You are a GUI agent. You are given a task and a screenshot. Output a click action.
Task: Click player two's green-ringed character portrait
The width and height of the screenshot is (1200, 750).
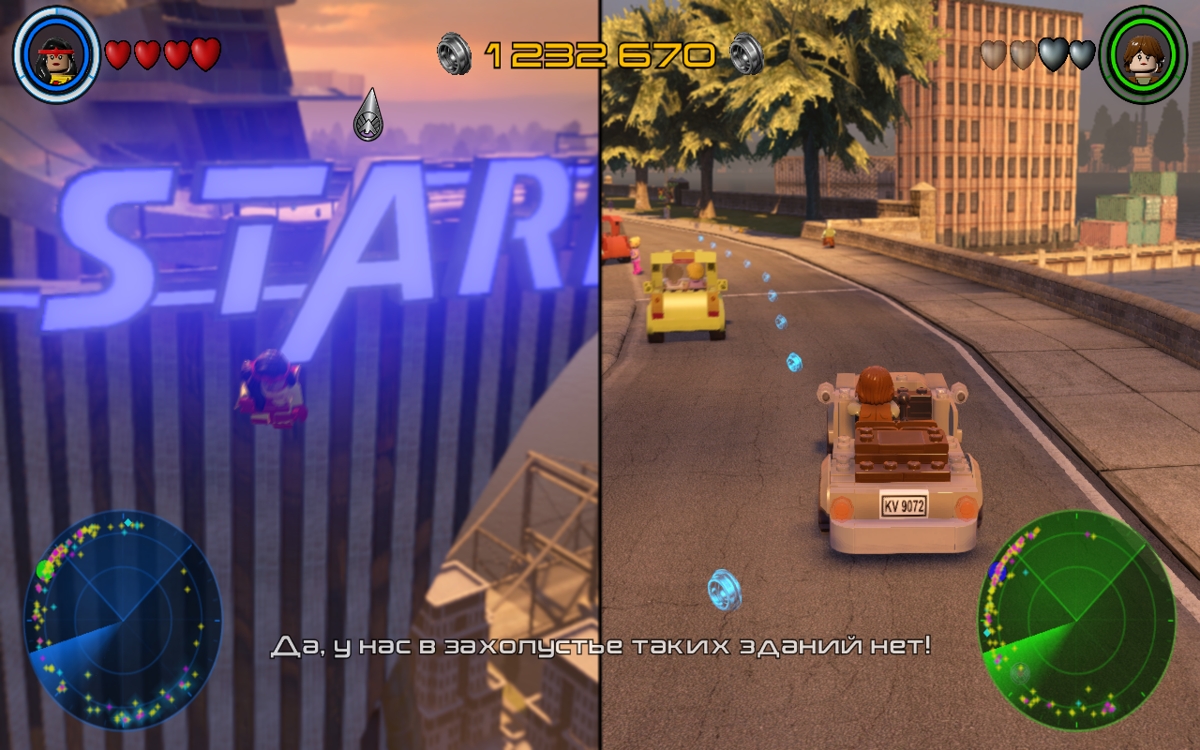pyautogui.click(x=1142, y=55)
